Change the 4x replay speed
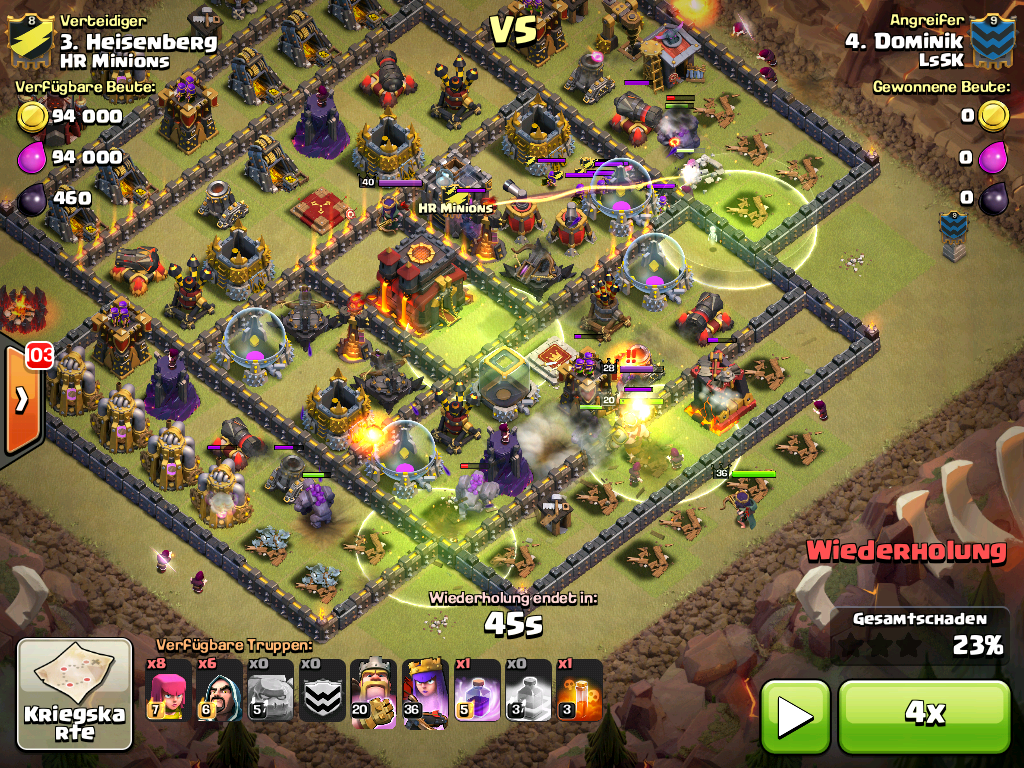Viewport: 1024px width, 768px height. pos(924,713)
